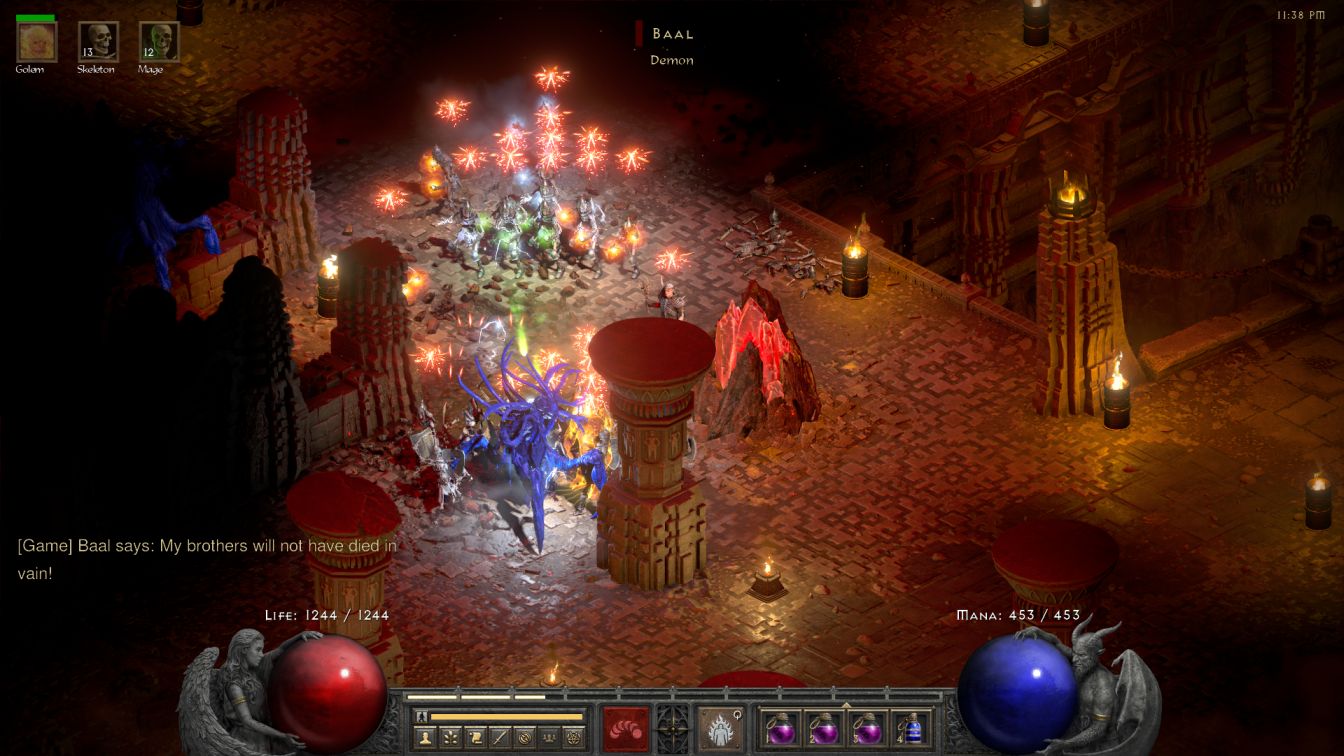Use the purple potion in belt slot 3
The image size is (1344, 756).
tap(867, 729)
